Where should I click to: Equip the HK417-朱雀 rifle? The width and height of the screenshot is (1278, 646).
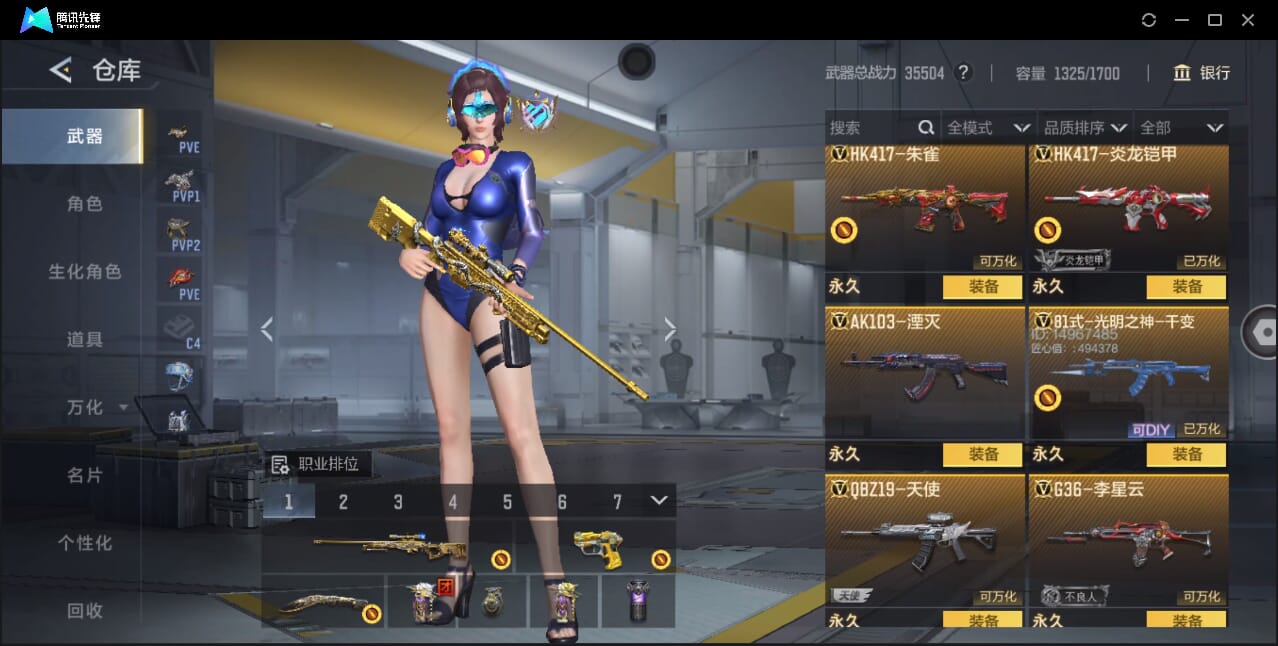[x=983, y=287]
